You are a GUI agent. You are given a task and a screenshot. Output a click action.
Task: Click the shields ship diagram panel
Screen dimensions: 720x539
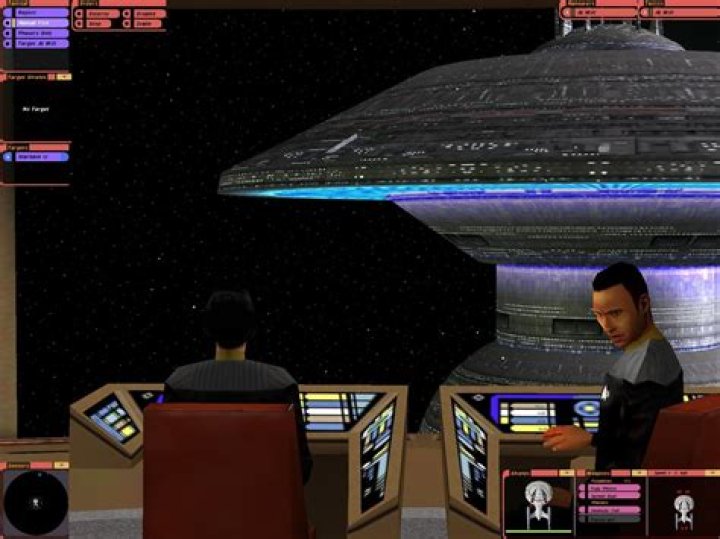tap(538, 501)
